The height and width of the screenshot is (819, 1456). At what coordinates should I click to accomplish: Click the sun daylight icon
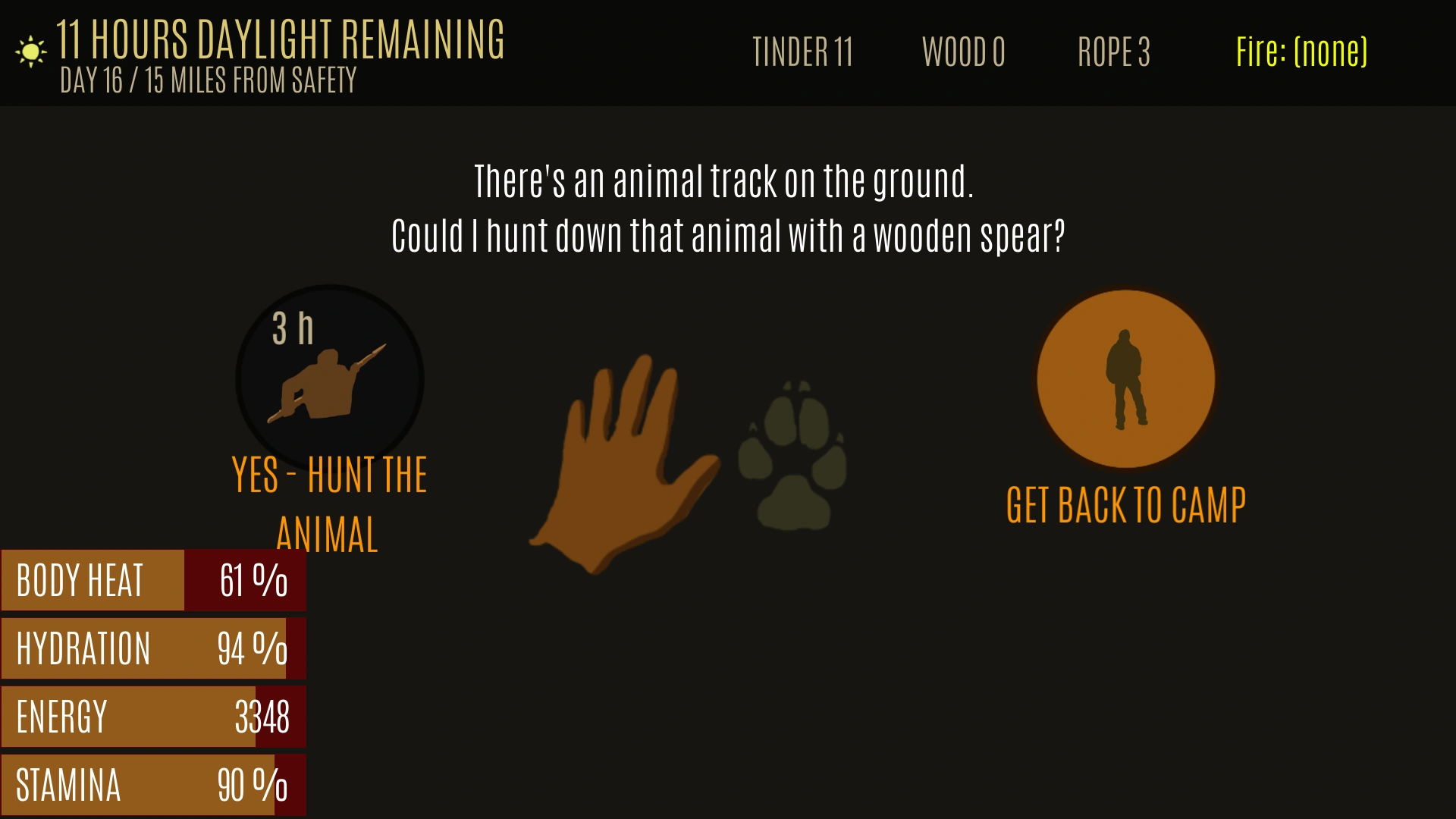[29, 50]
